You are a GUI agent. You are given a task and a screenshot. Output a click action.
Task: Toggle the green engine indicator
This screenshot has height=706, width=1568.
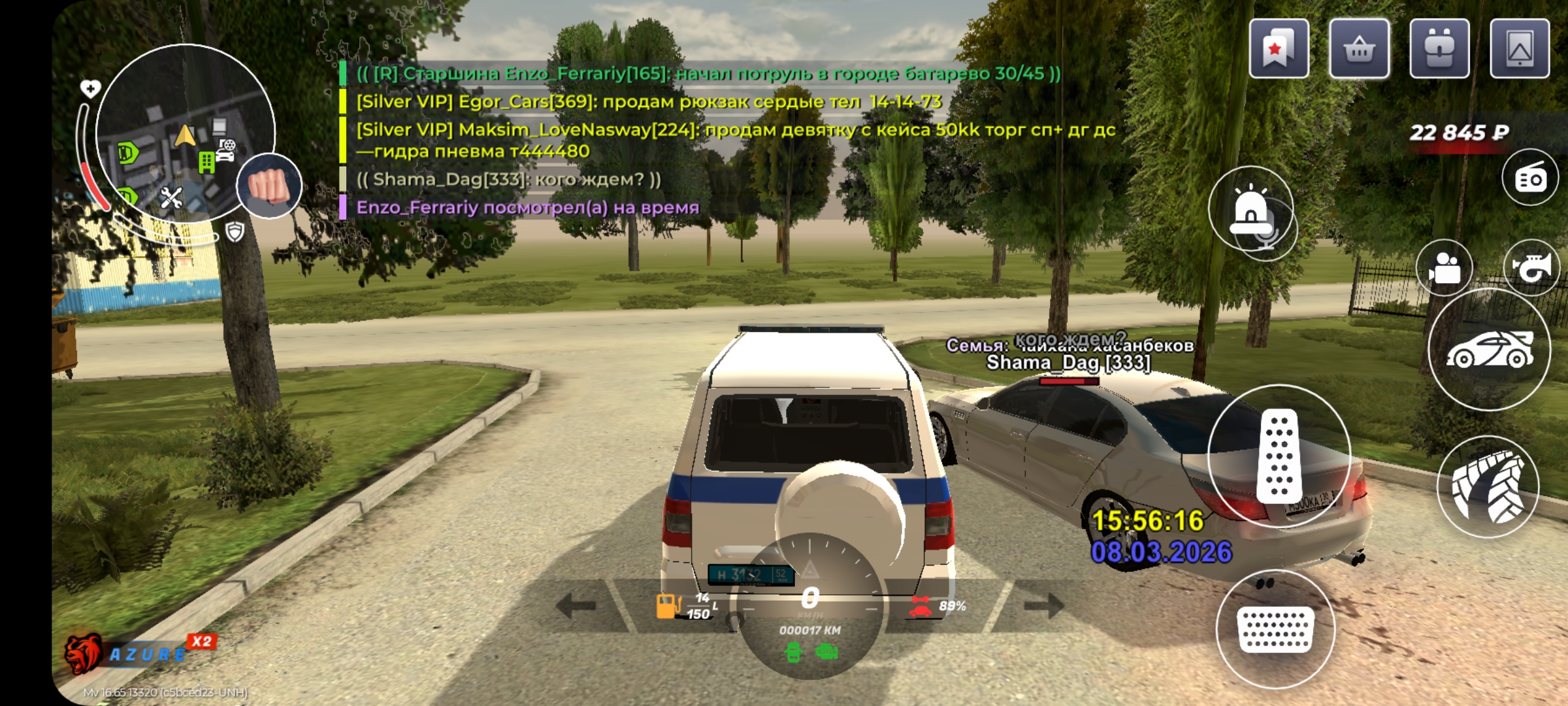[826, 652]
